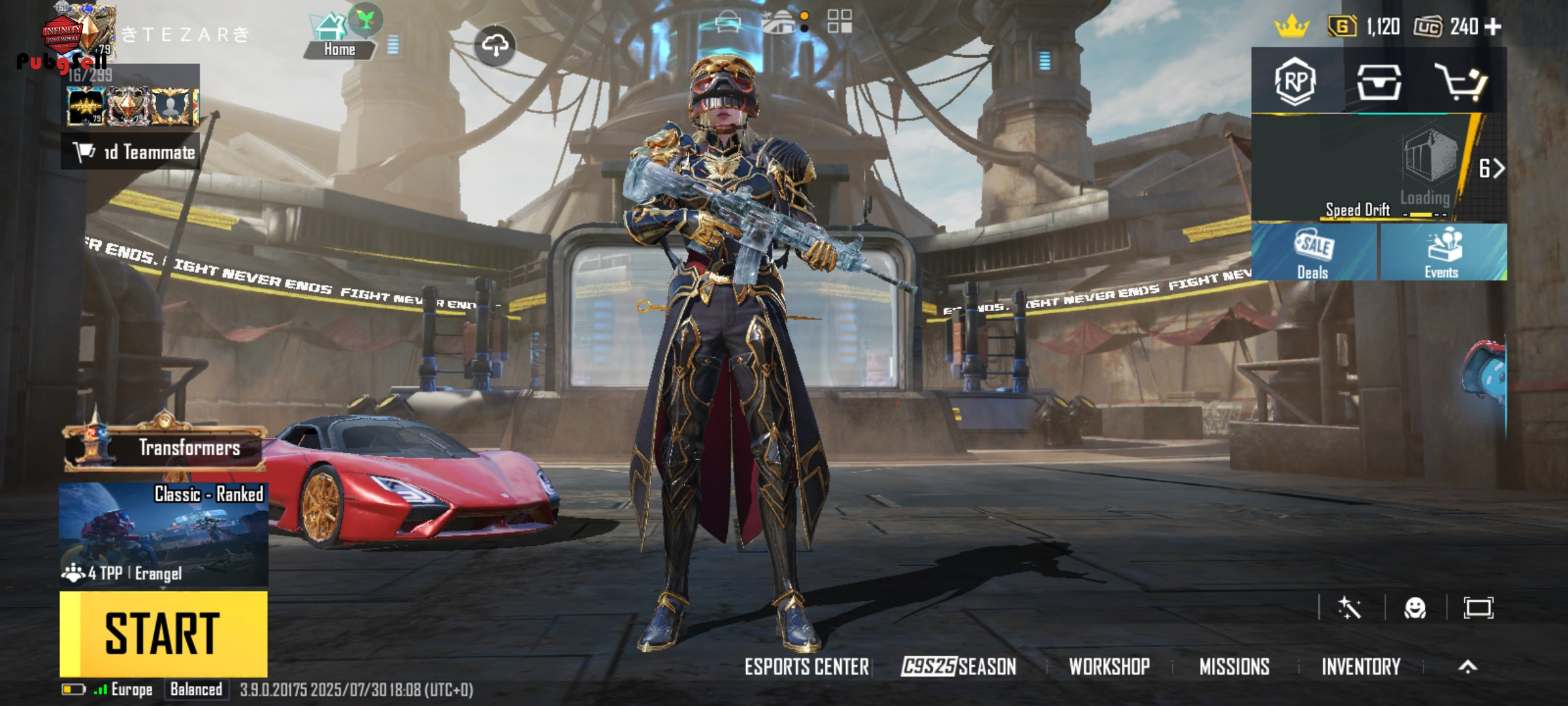This screenshot has width=1568, height=706.
Task: Open the Workshop menu
Action: point(1109,667)
